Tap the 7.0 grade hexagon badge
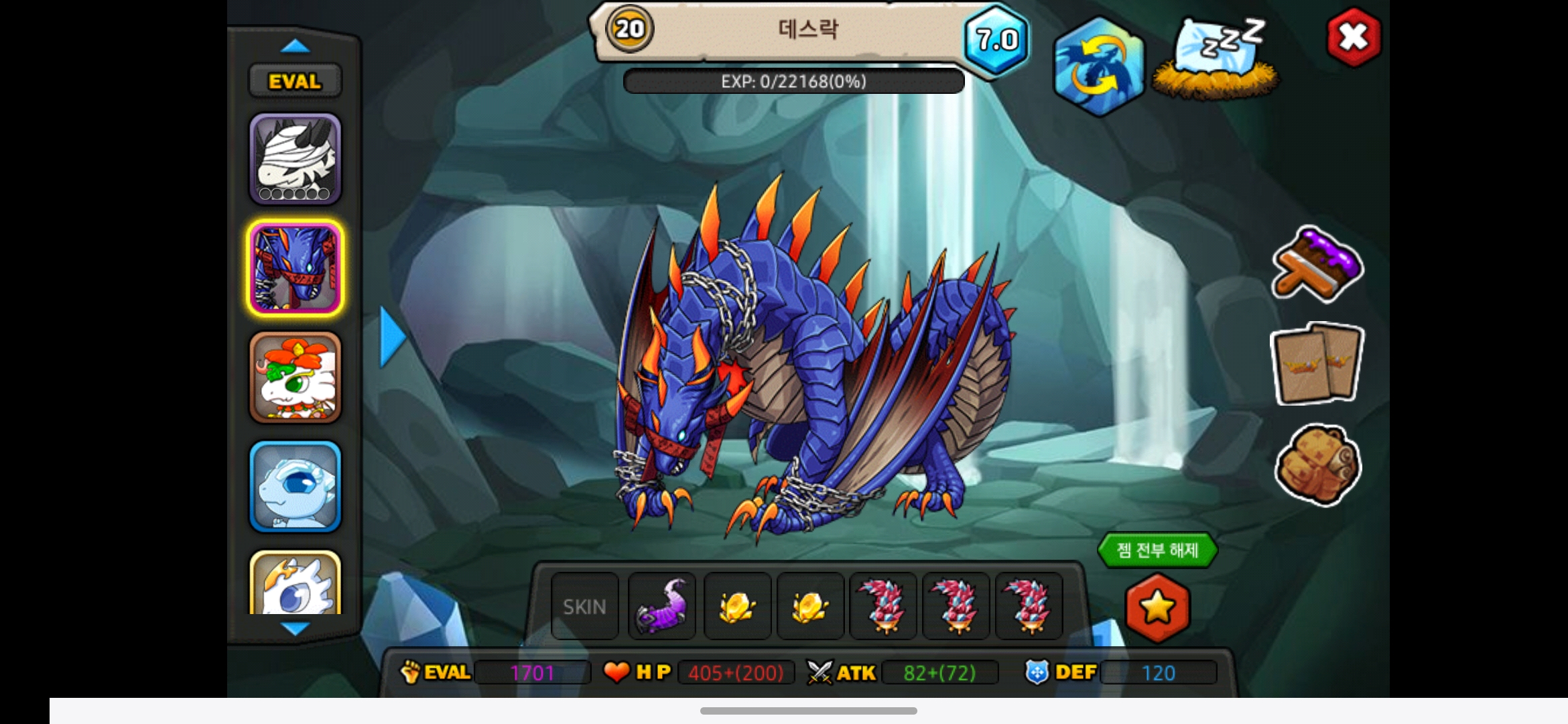1568x724 pixels. pos(996,40)
